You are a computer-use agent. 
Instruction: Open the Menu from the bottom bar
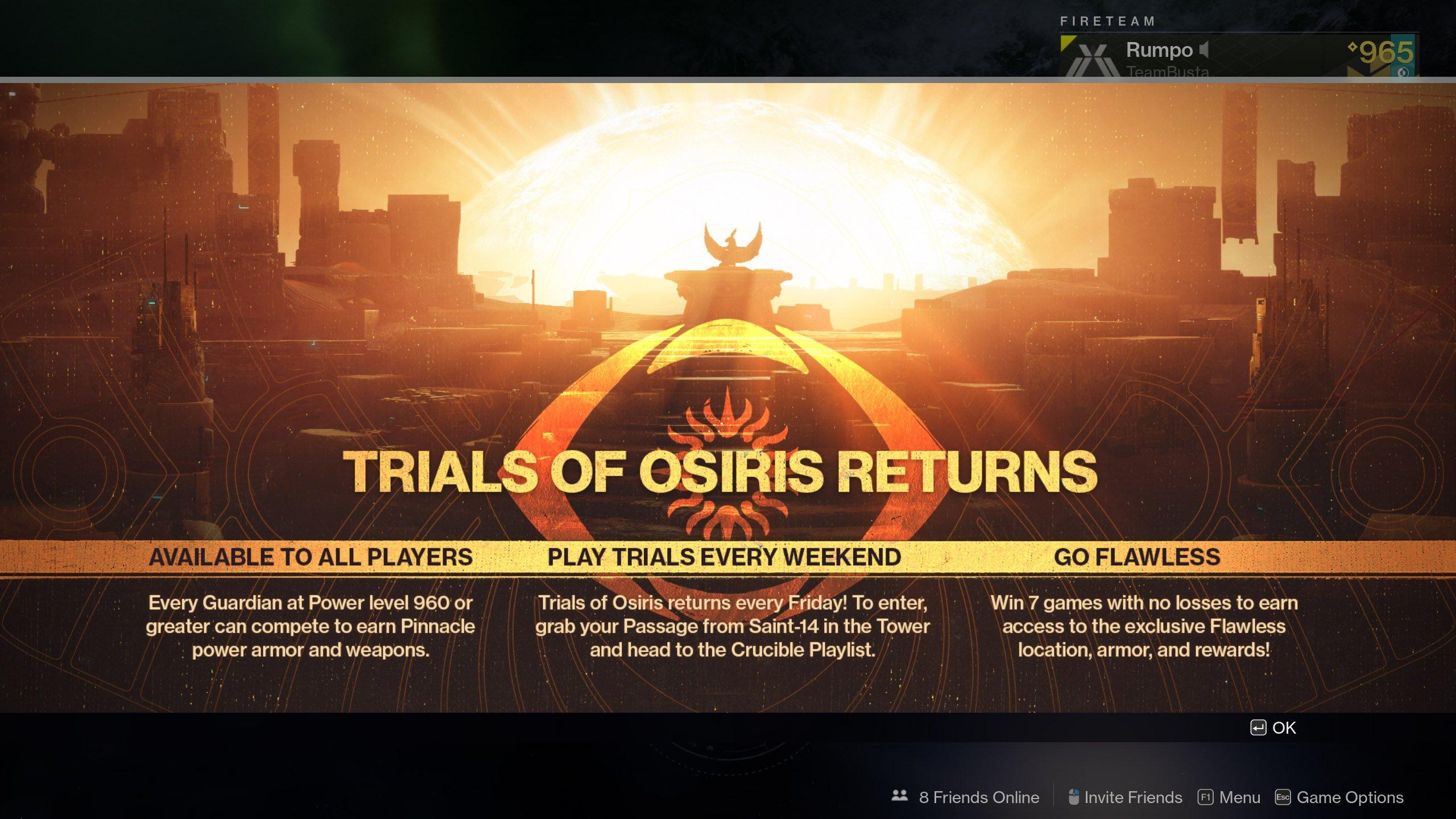click(x=1242, y=797)
